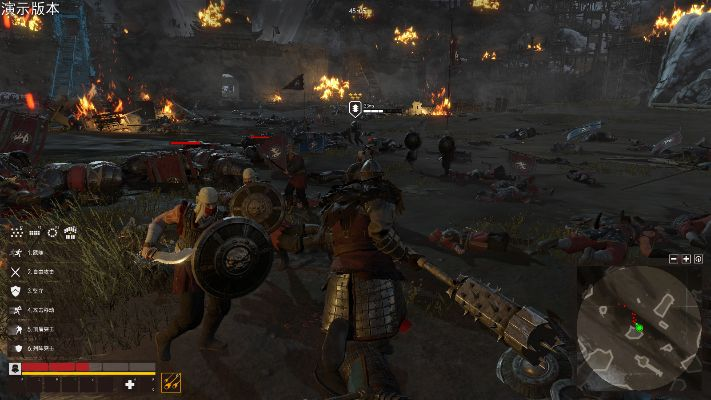This screenshot has height=400, width=711.
Task: Click the hero portrait beside health bar
Action: click(x=14, y=368)
